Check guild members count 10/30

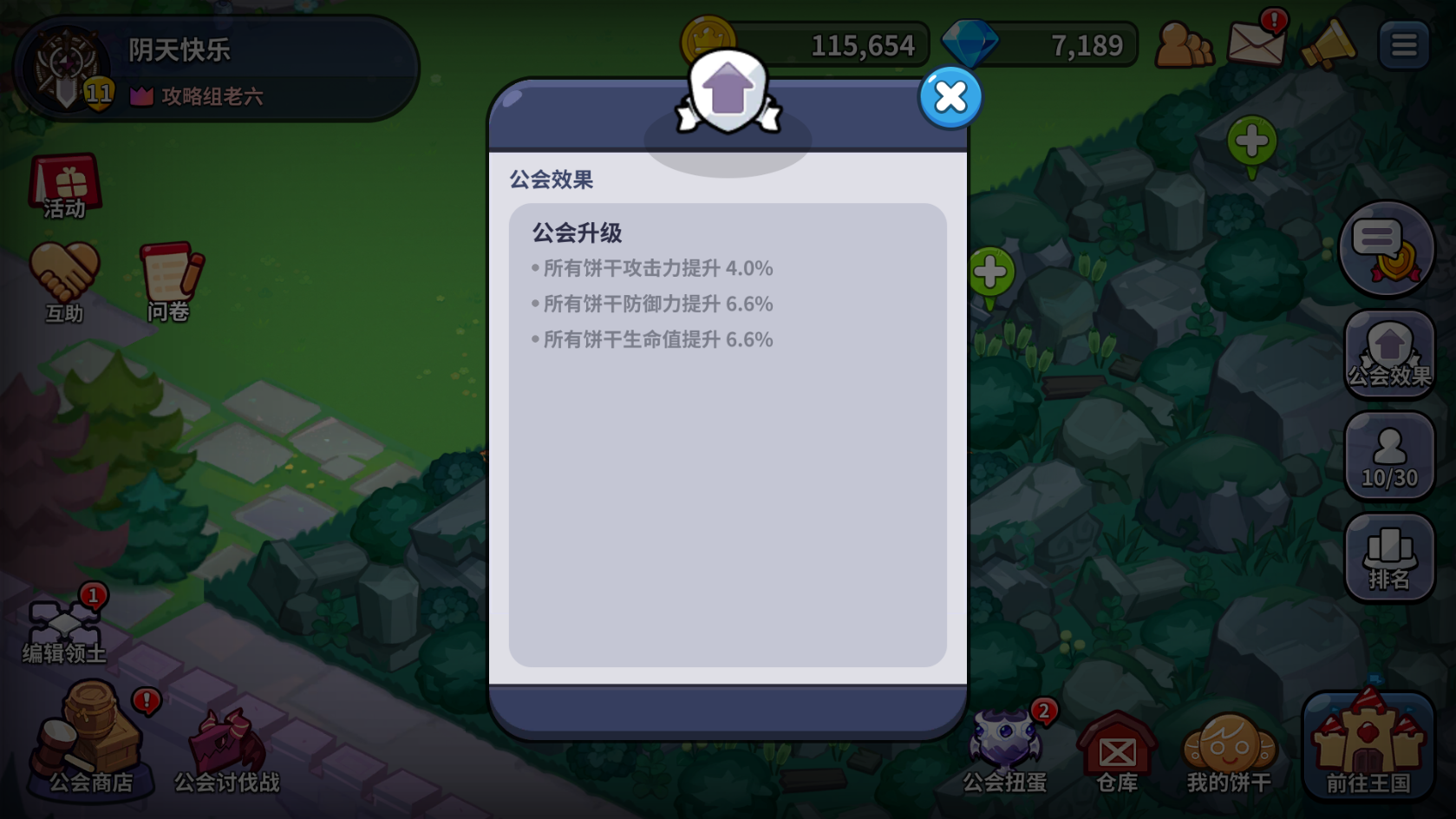click(x=1389, y=455)
